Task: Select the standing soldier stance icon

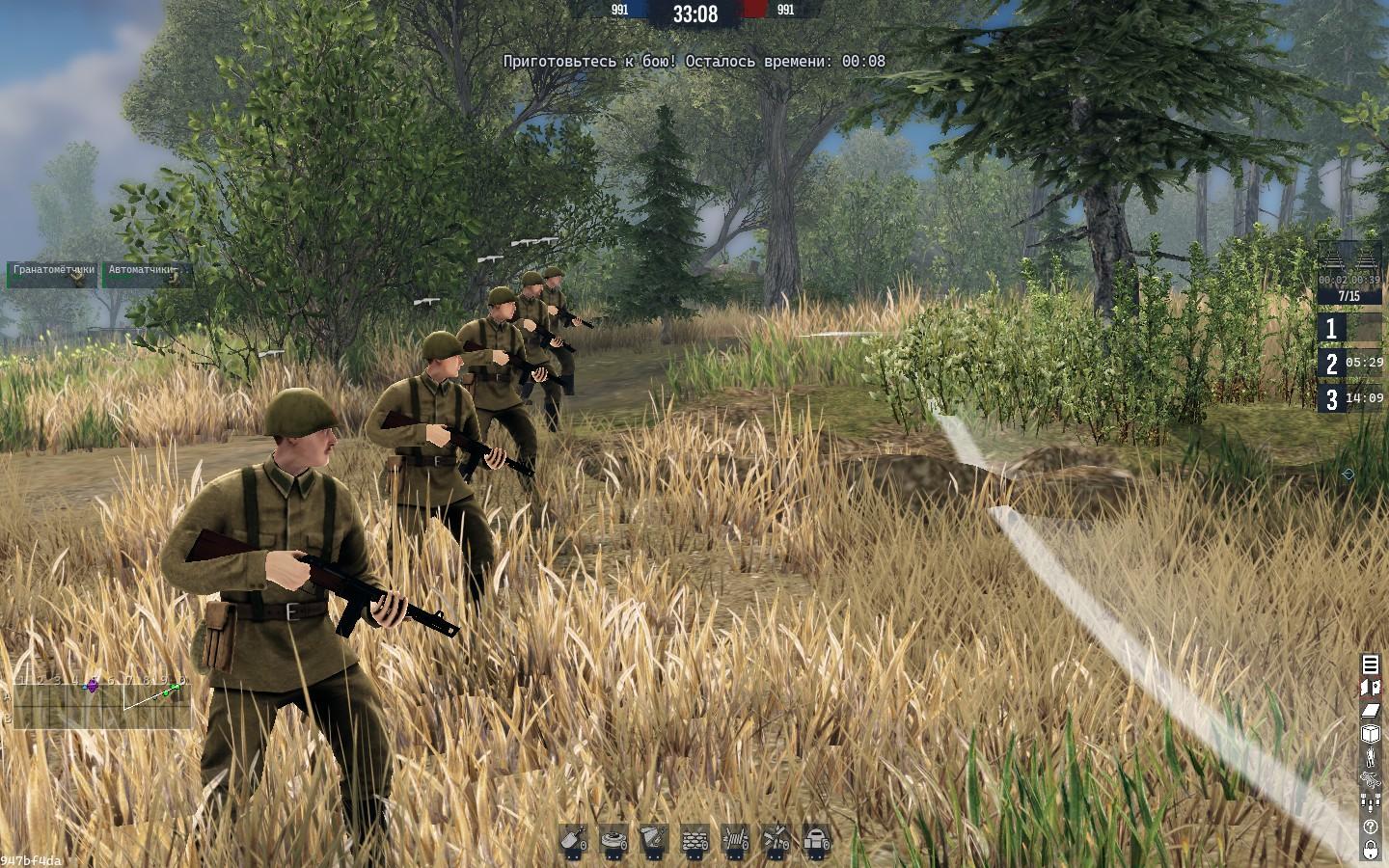Action: tap(1371, 757)
